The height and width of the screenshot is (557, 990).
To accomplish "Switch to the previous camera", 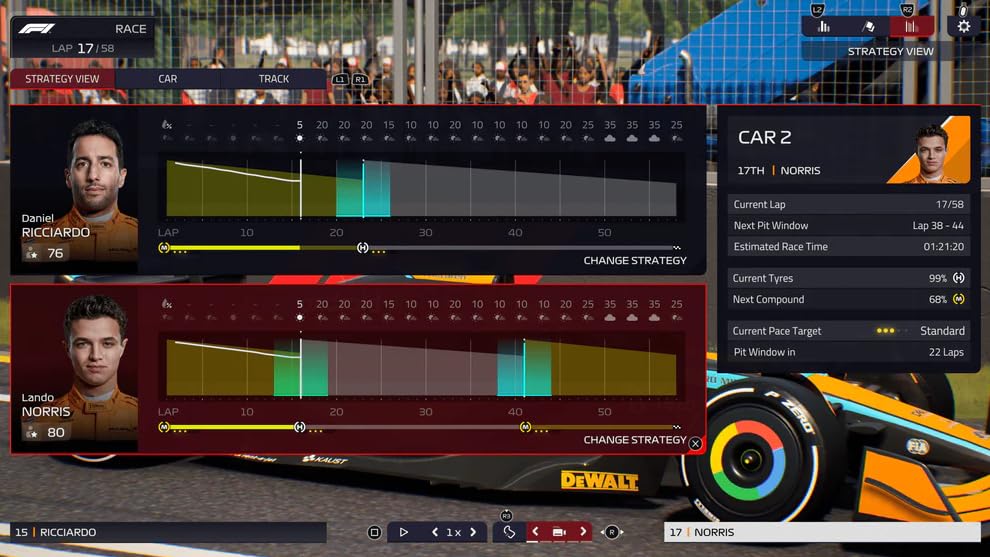I will coord(535,533).
